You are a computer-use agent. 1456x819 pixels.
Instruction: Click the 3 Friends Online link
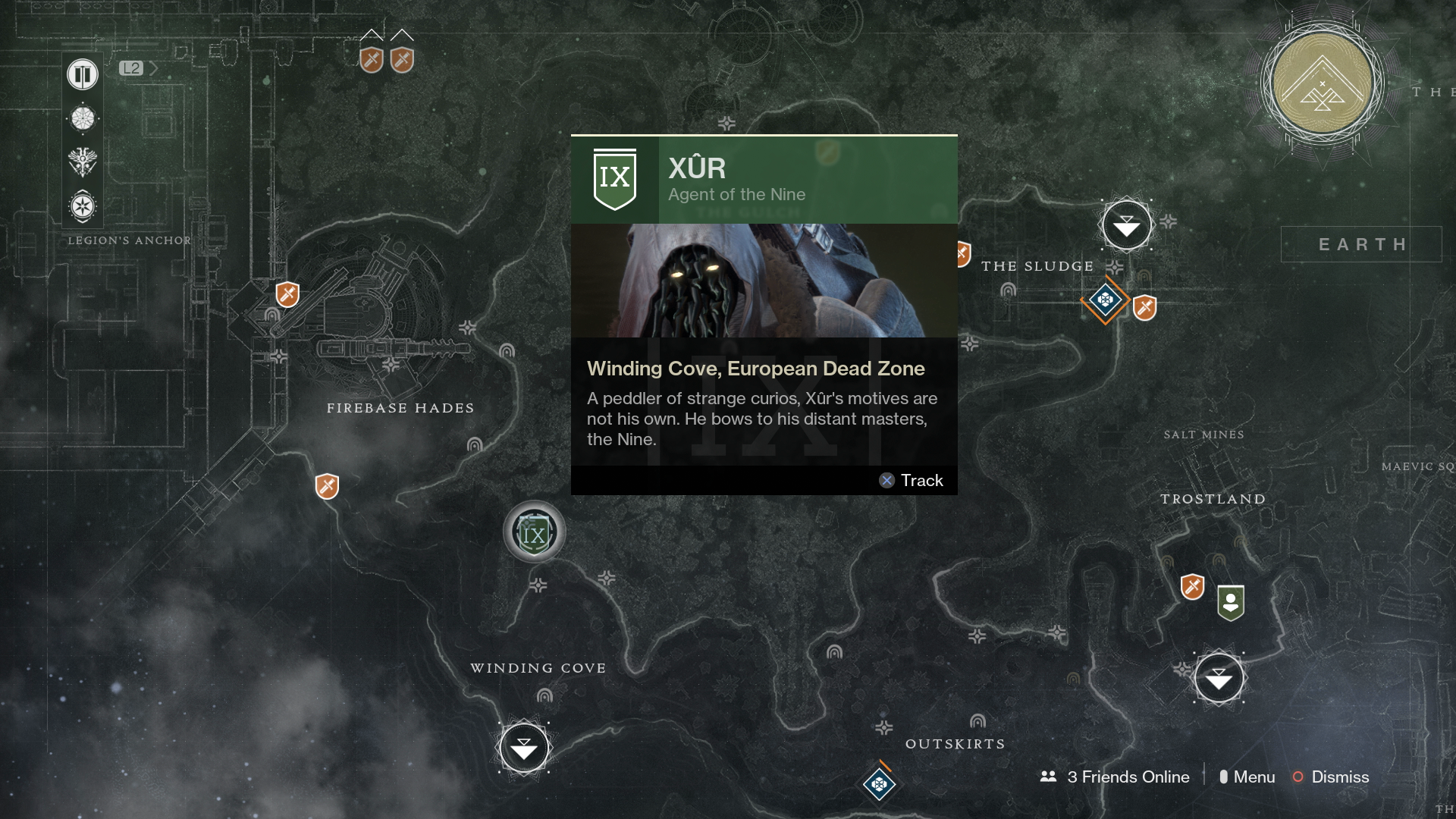tap(1128, 777)
